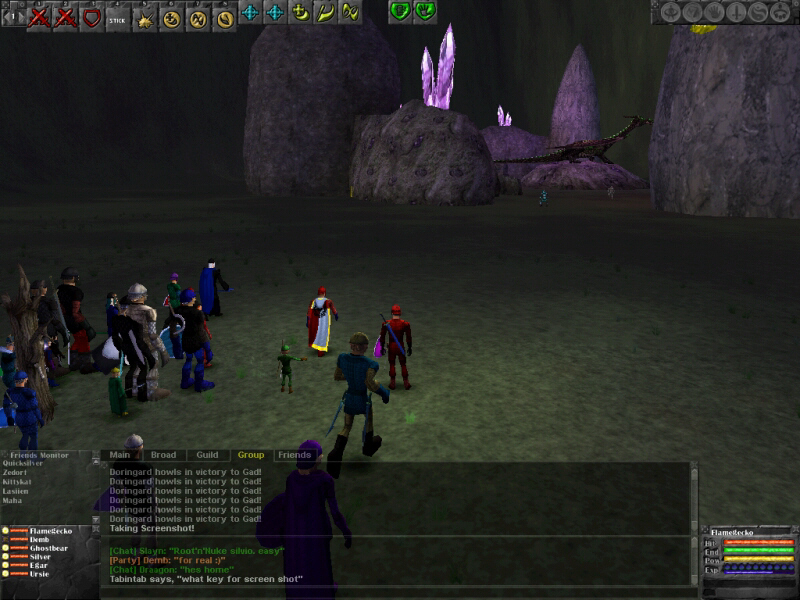Select Kittykat in the friends list

coord(18,482)
